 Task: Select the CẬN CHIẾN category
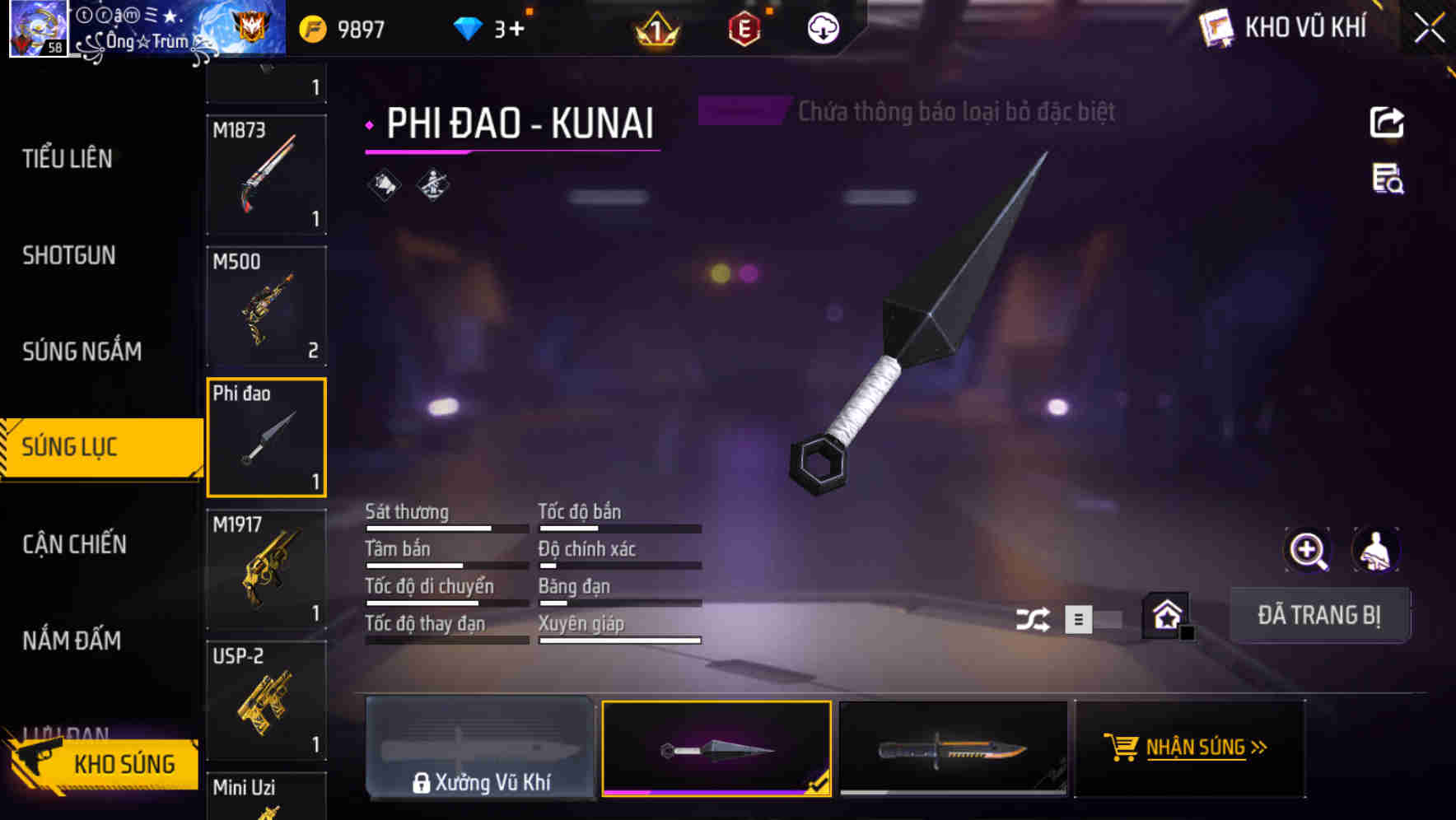[x=74, y=544]
